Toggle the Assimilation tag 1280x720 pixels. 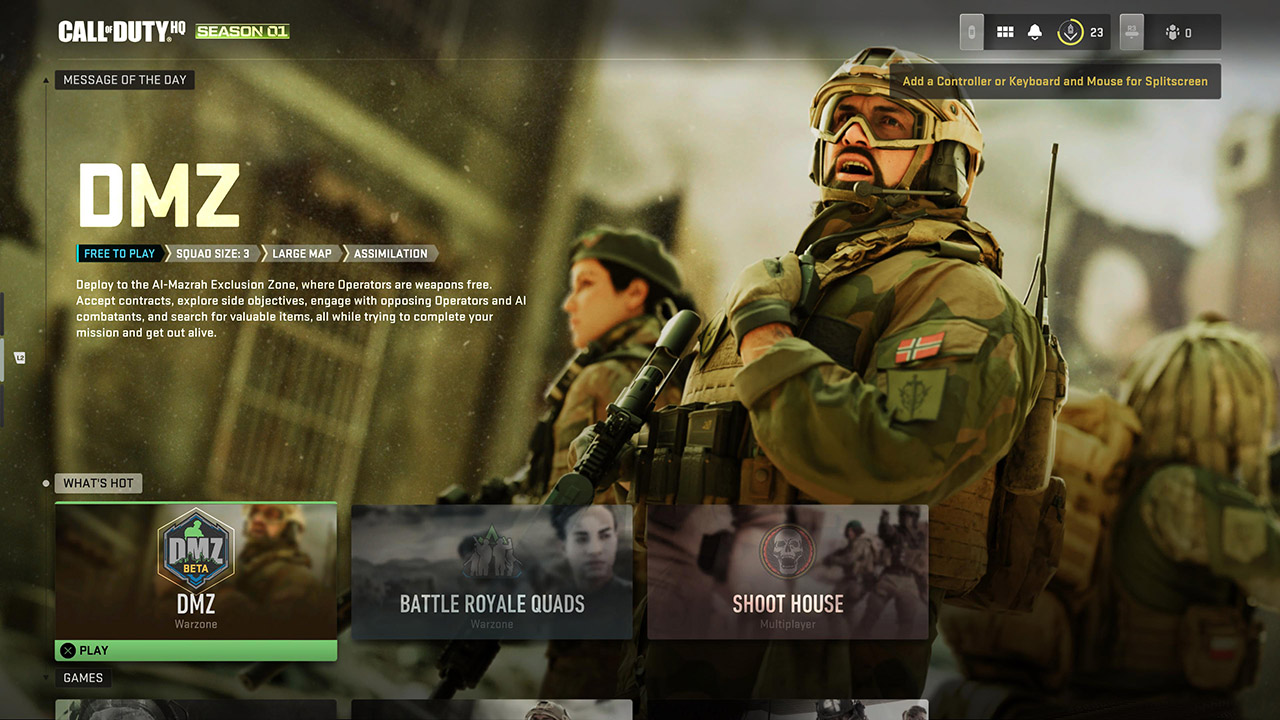coord(389,253)
